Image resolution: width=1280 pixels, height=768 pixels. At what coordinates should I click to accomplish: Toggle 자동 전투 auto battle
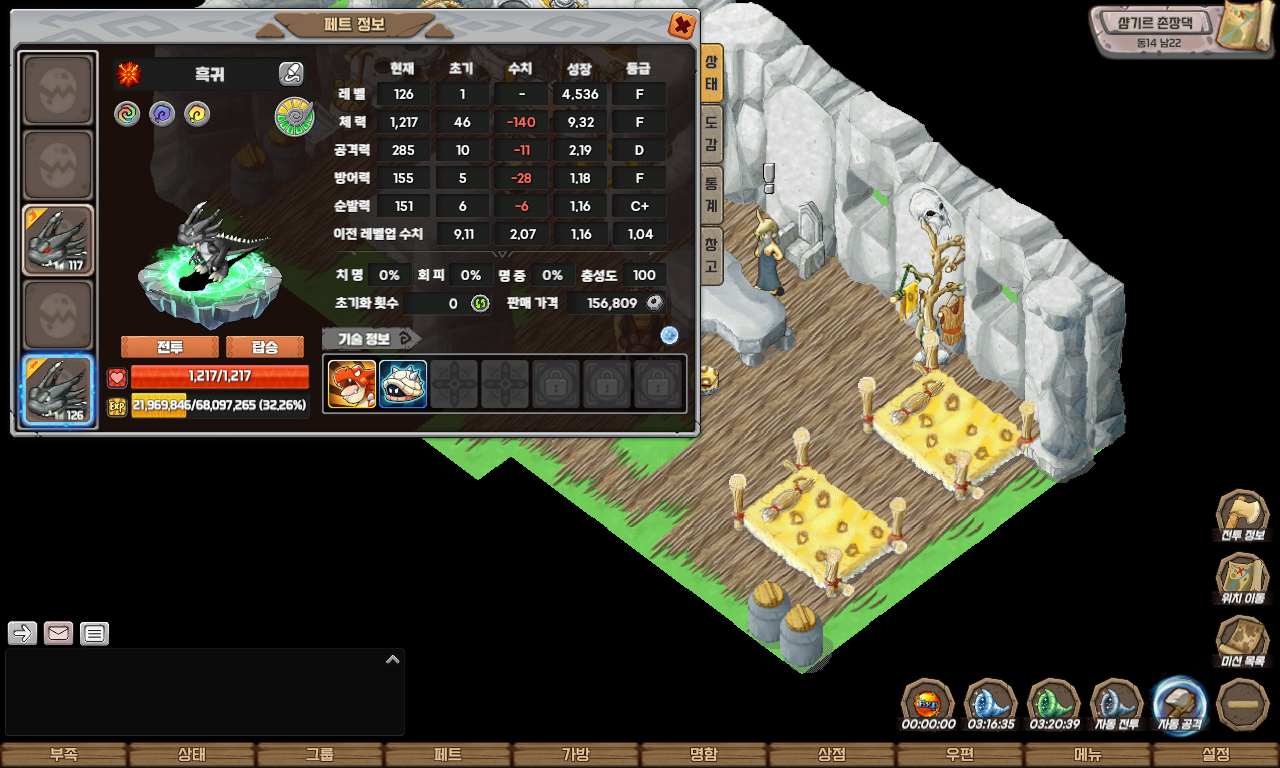pyautogui.click(x=1116, y=704)
